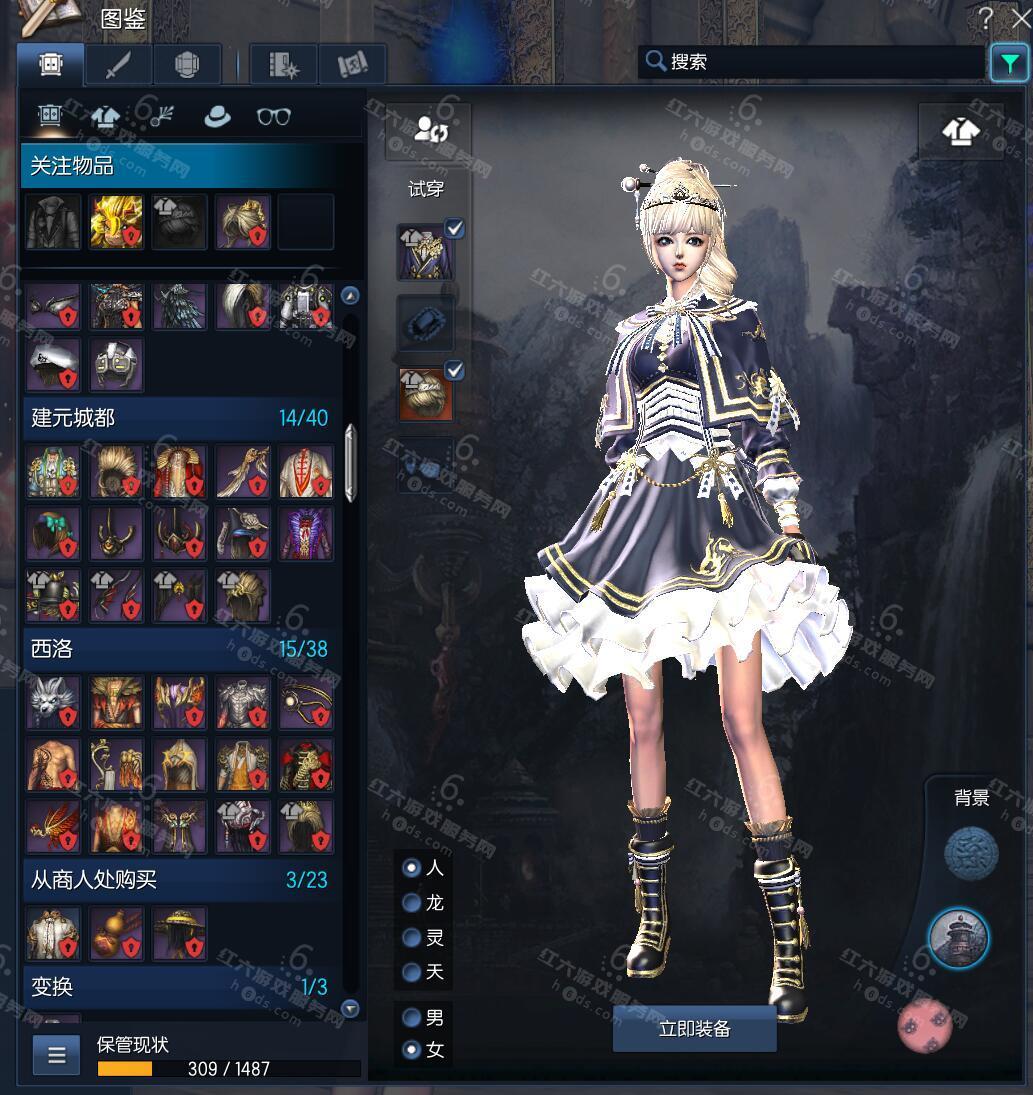1033x1095 pixels.
Task: Click the 立即装备 equip now button
Action: click(x=694, y=1029)
